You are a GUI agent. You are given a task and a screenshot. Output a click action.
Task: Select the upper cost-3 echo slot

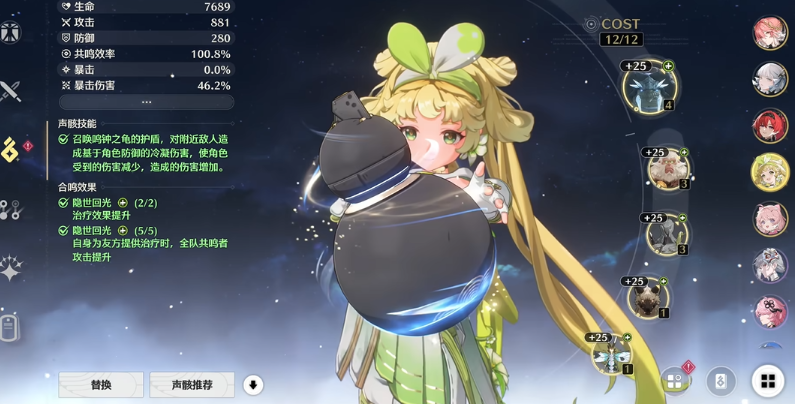click(667, 168)
